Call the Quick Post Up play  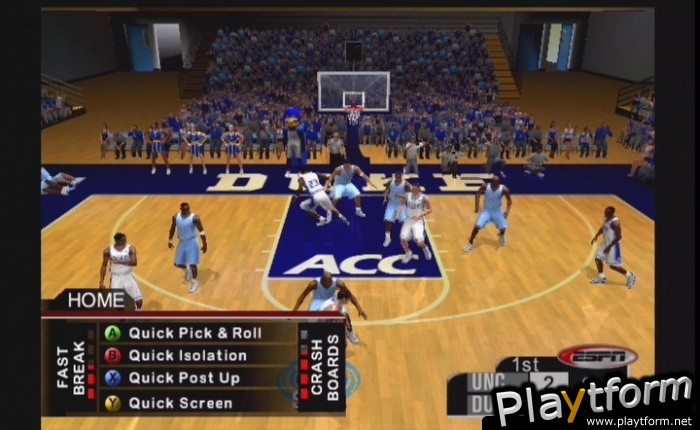(185, 379)
